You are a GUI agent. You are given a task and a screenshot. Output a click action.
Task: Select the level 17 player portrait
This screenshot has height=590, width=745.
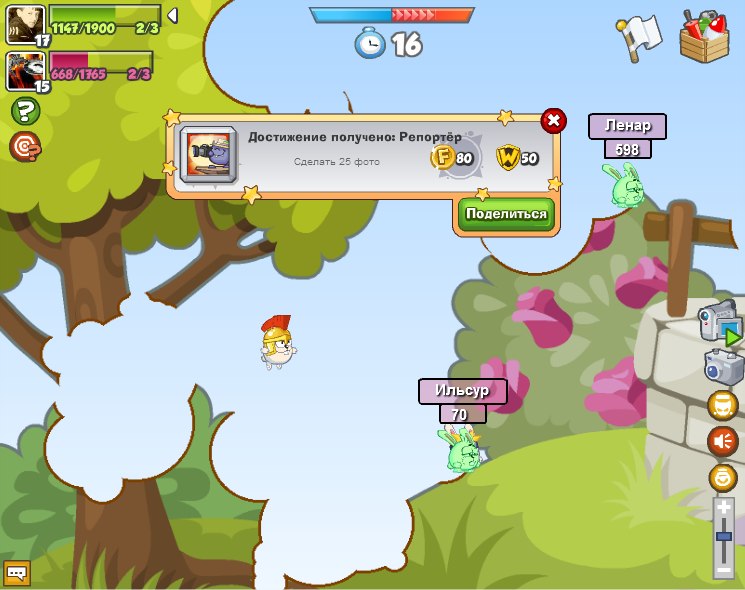[x=25, y=25]
